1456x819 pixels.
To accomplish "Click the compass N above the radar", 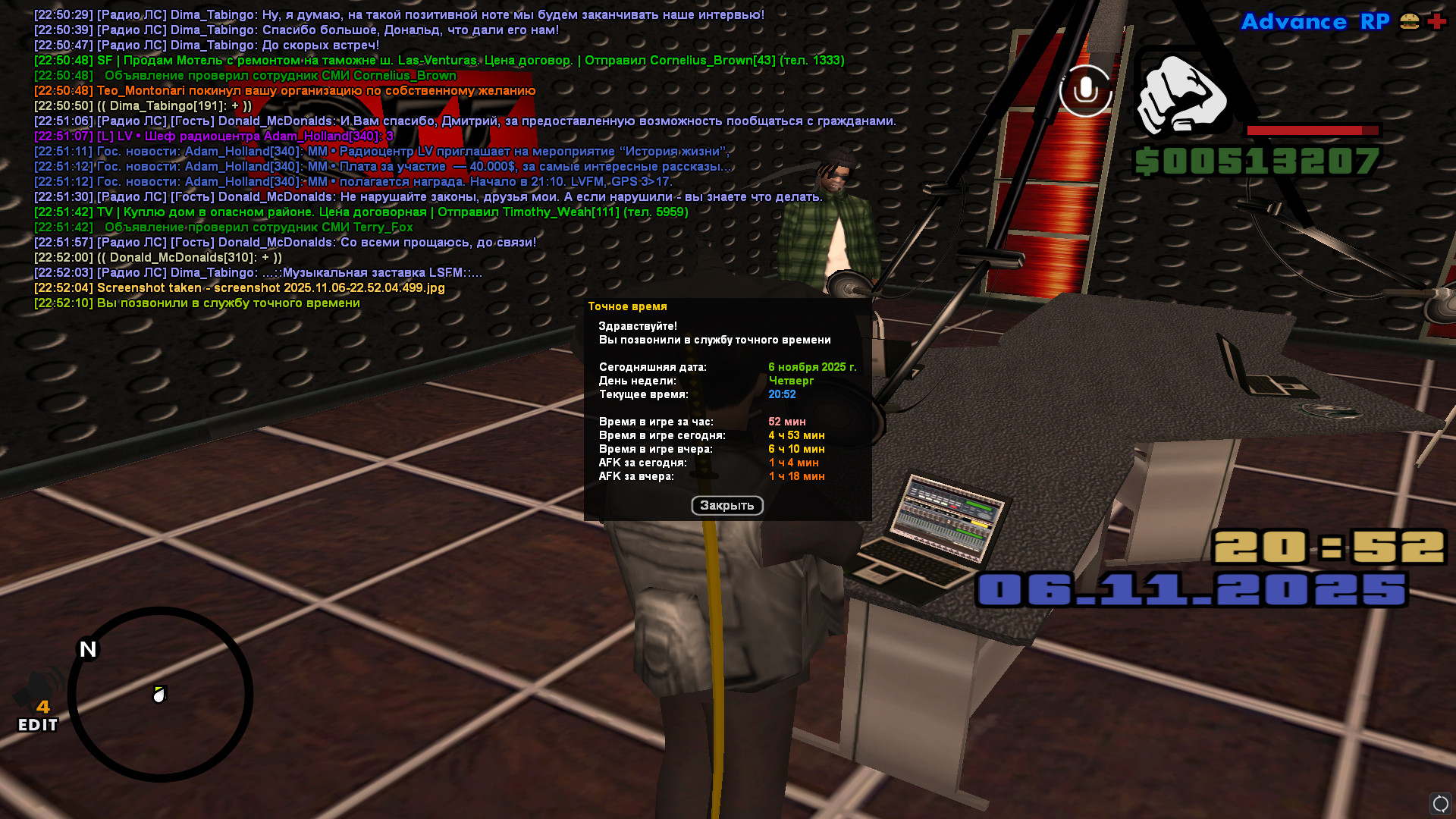I will coord(86,648).
